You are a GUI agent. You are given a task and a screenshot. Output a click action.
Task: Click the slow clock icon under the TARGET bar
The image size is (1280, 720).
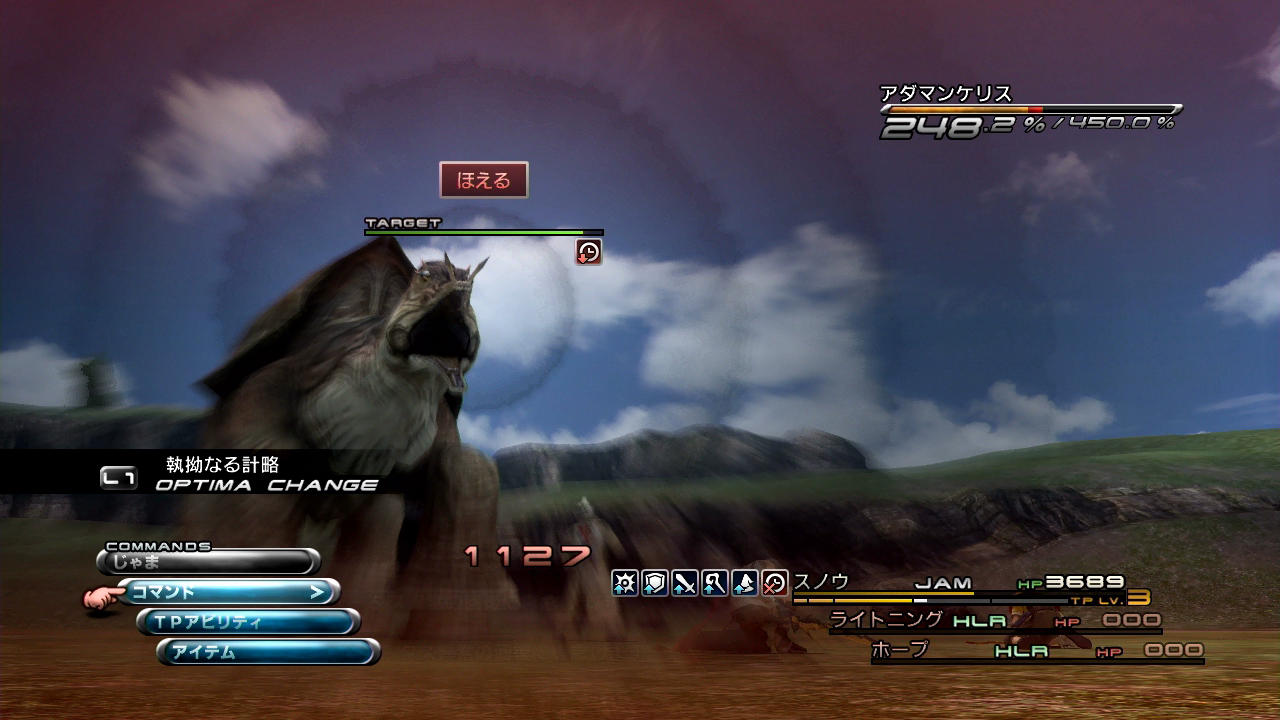(x=589, y=252)
